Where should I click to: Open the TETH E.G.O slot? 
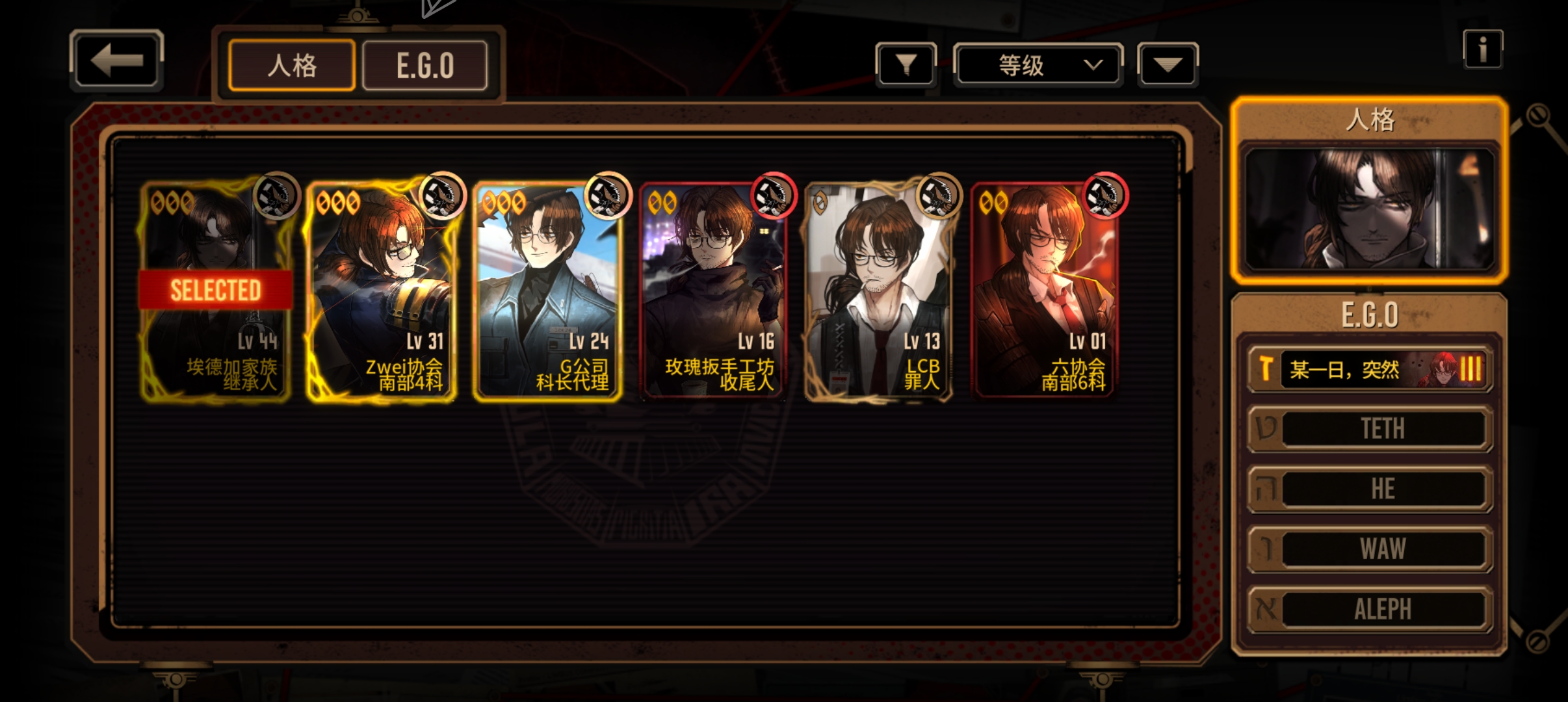pyautogui.click(x=1370, y=428)
